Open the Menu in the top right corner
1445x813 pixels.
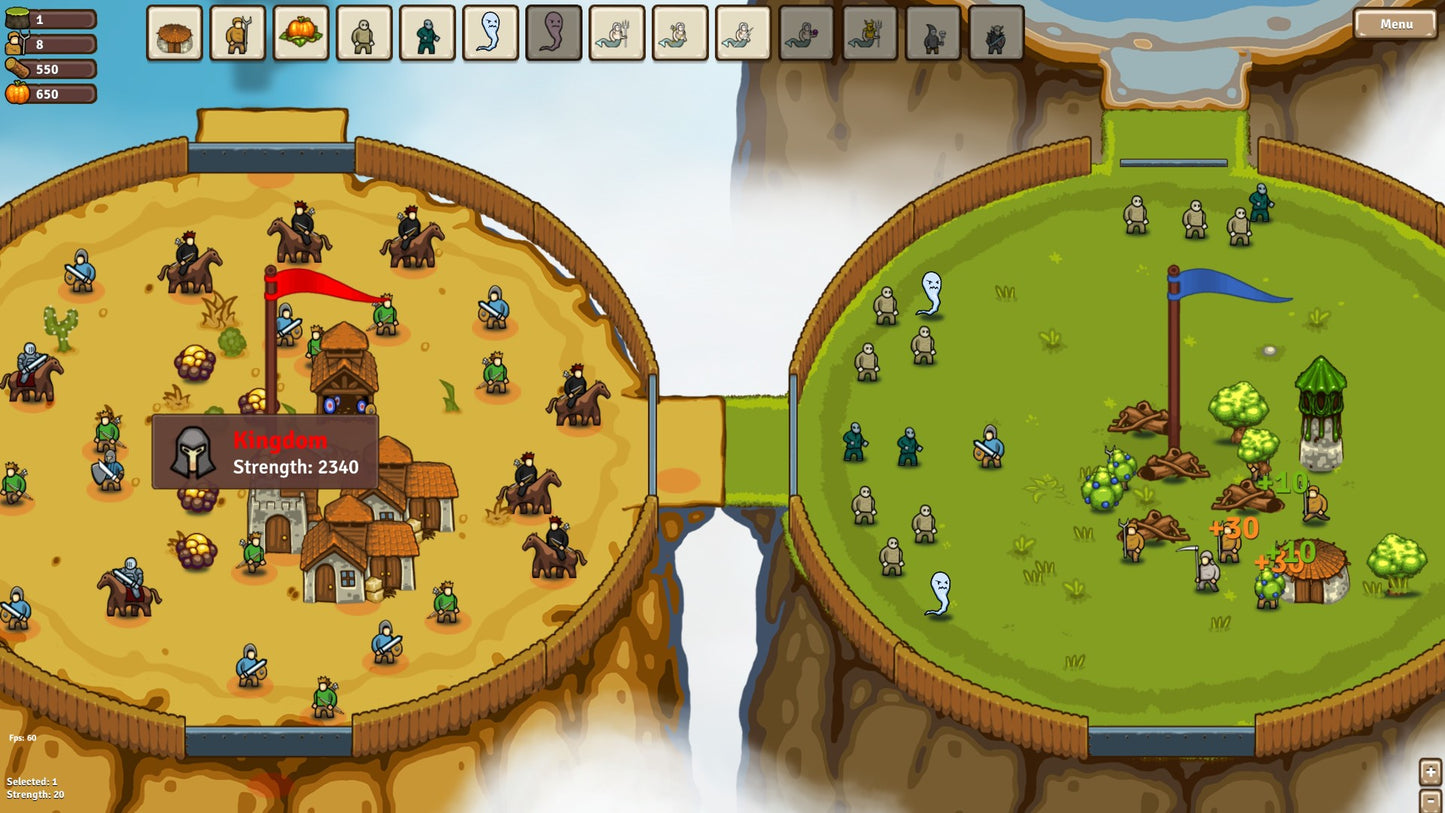click(1395, 24)
